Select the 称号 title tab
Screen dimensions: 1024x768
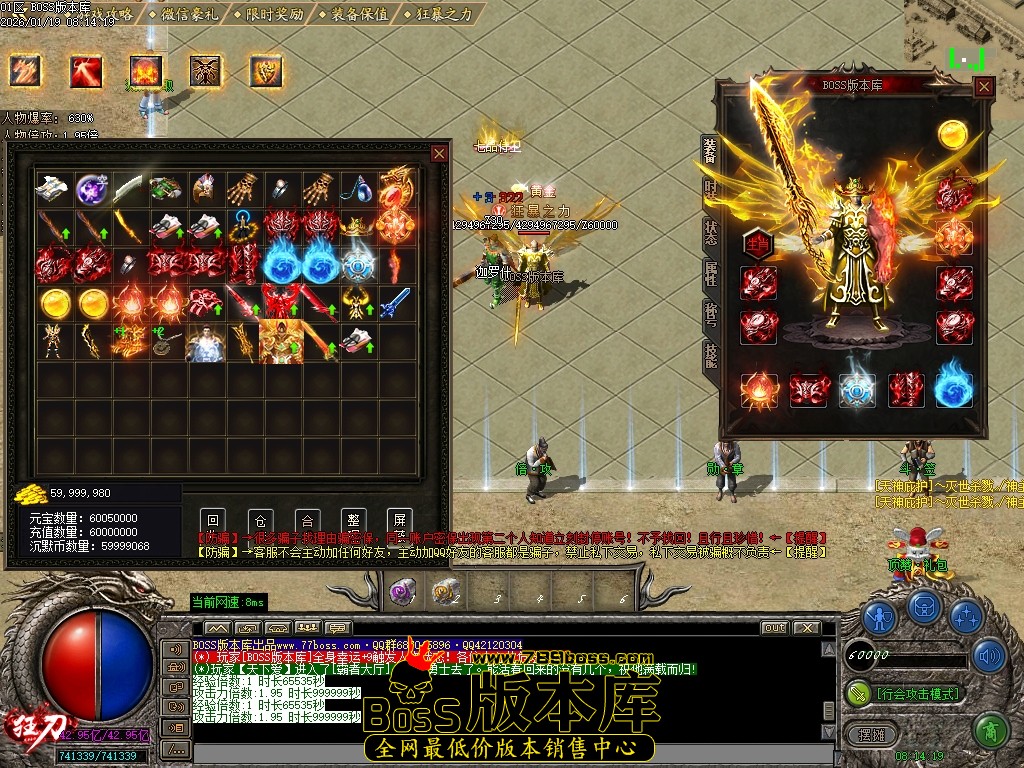click(x=710, y=313)
